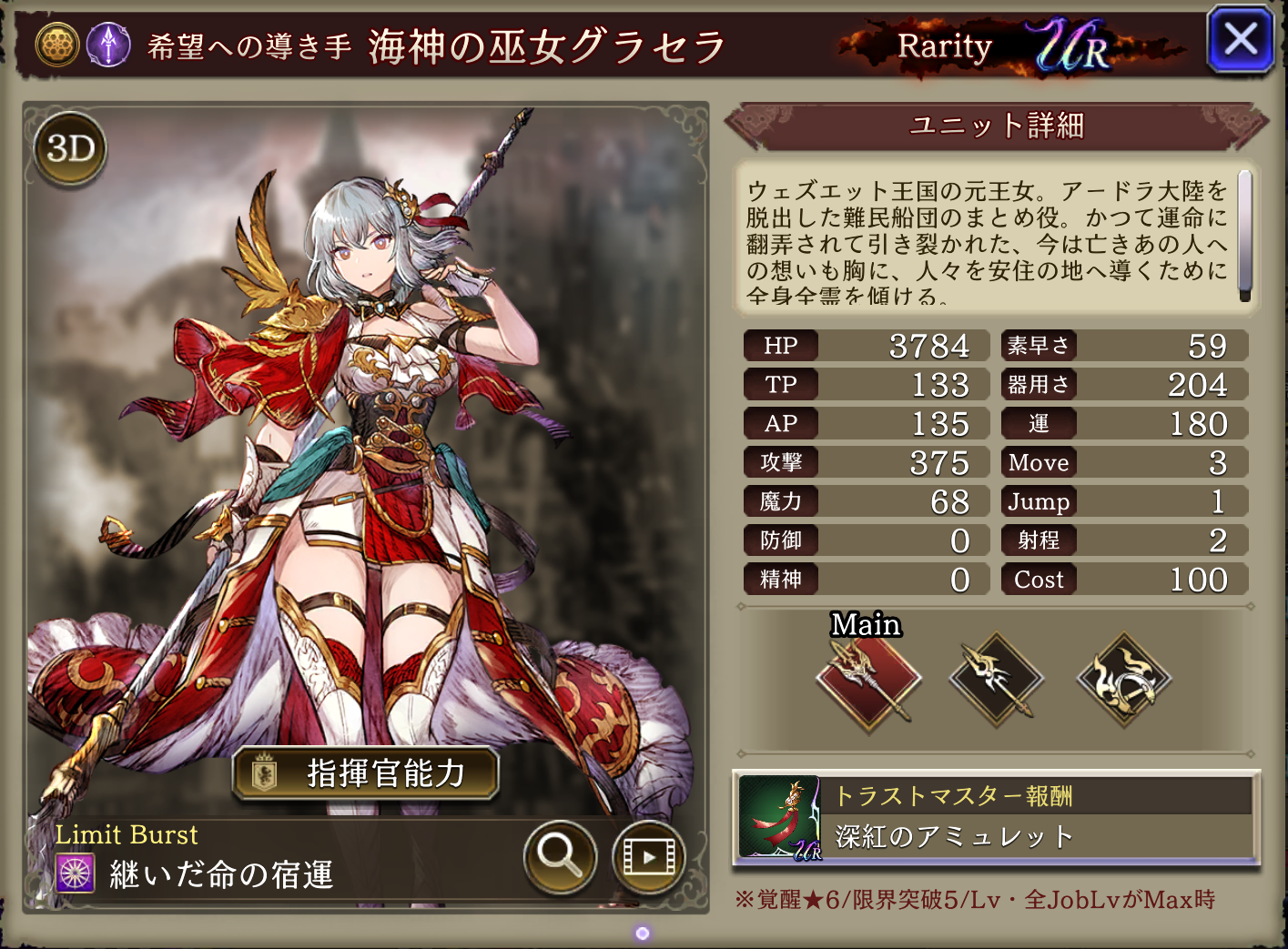Image resolution: width=1288 pixels, height=949 pixels.
Task: View the 深紅のアミュレット trust master reward
Action: [996, 818]
